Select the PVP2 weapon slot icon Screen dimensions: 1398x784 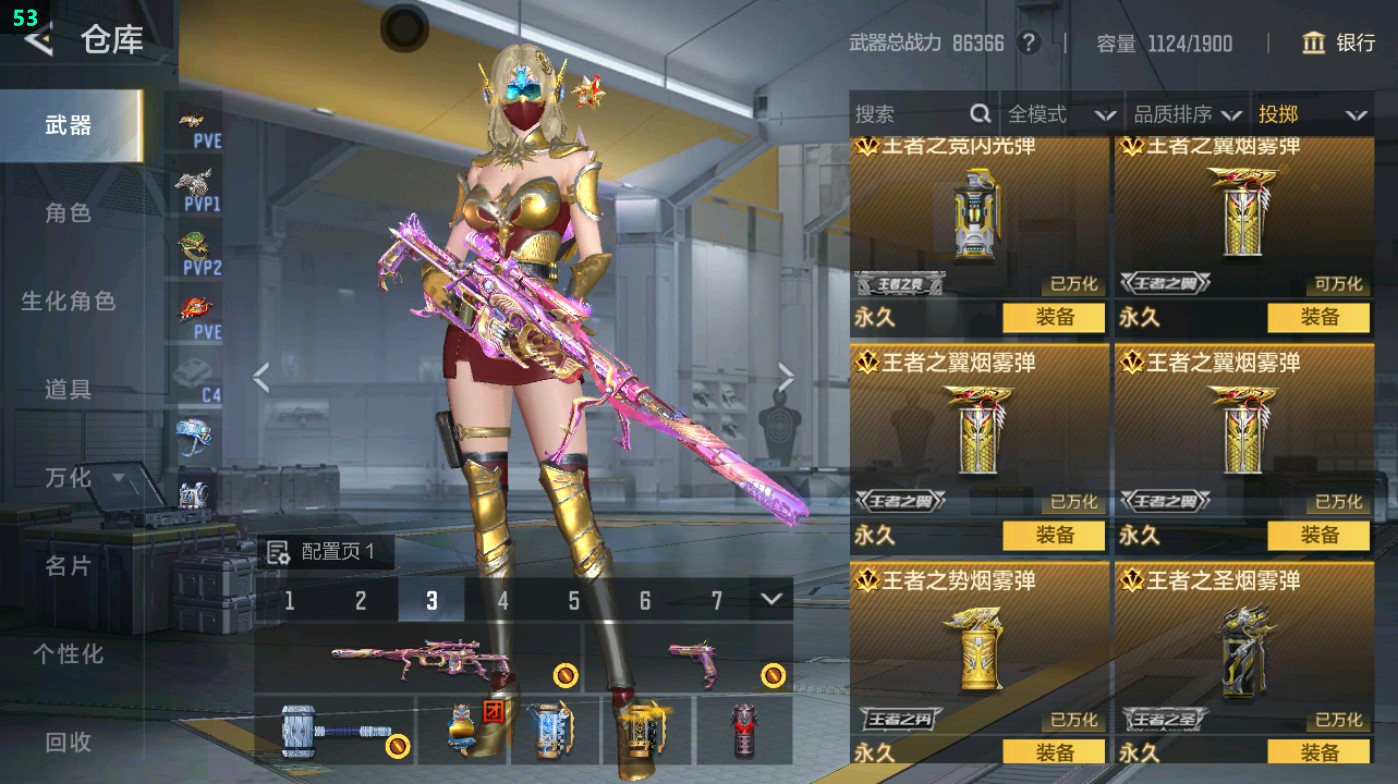point(196,250)
